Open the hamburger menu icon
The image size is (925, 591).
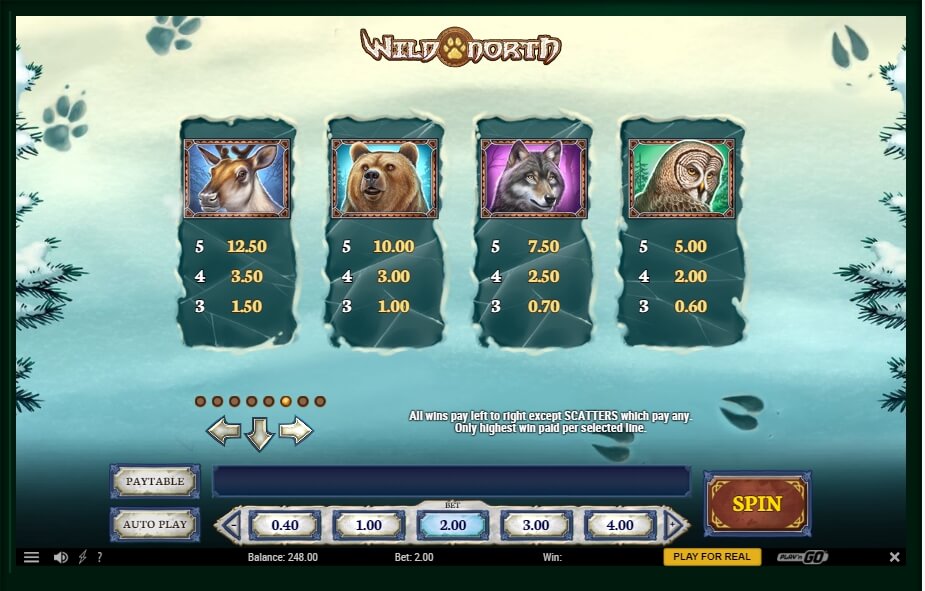coord(32,557)
